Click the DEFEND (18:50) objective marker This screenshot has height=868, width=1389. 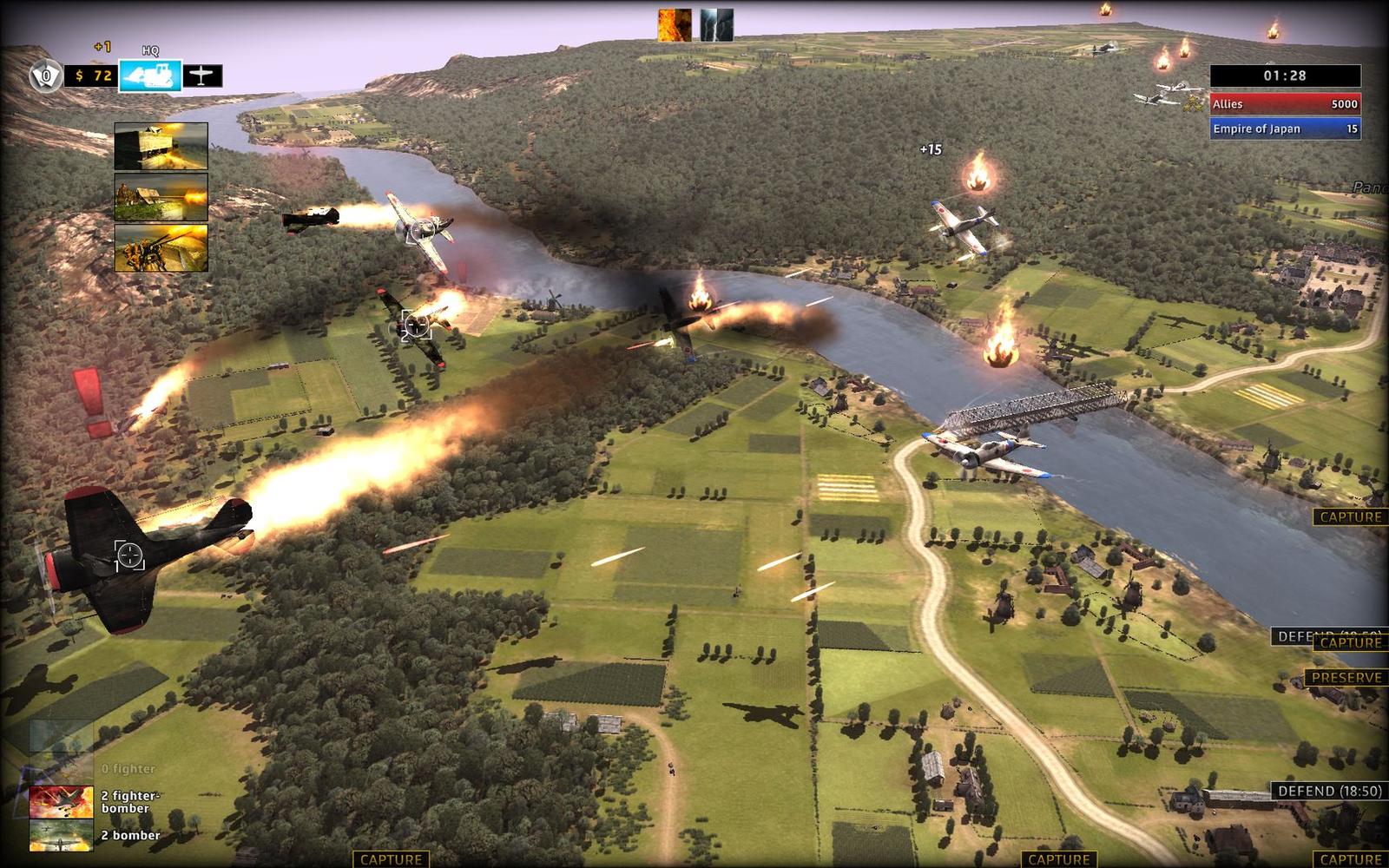(x=1329, y=791)
